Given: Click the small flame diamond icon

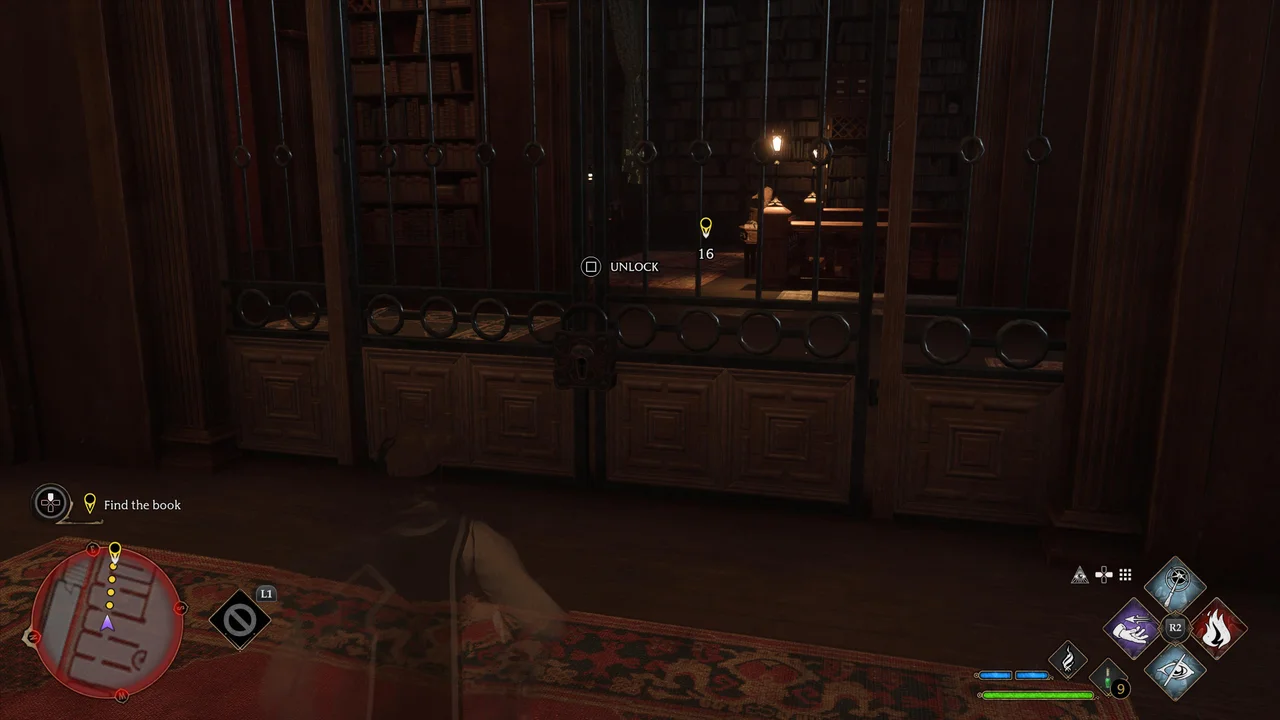Looking at the screenshot, I should (x=1067, y=657).
